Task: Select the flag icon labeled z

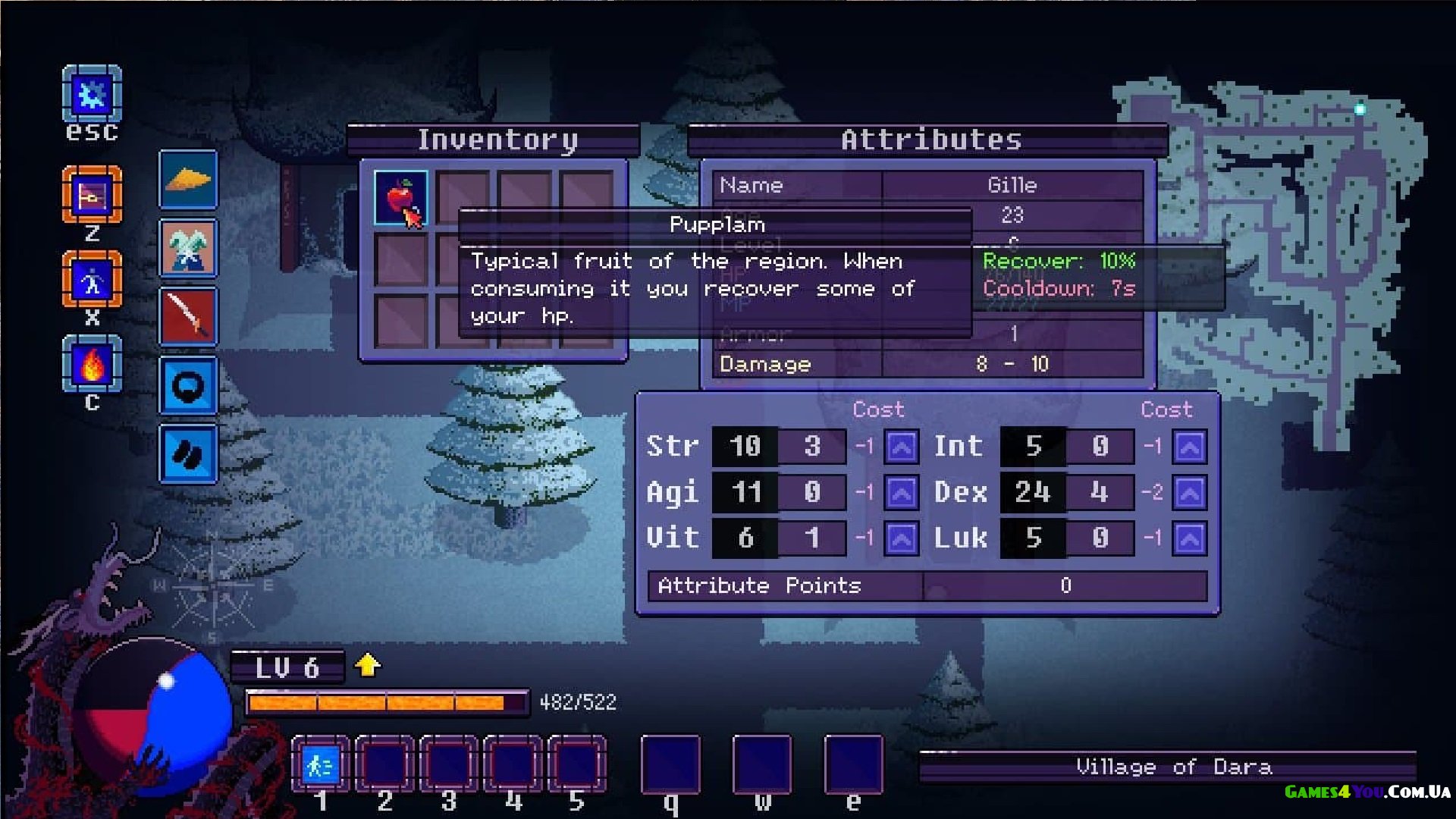Action: point(92,196)
